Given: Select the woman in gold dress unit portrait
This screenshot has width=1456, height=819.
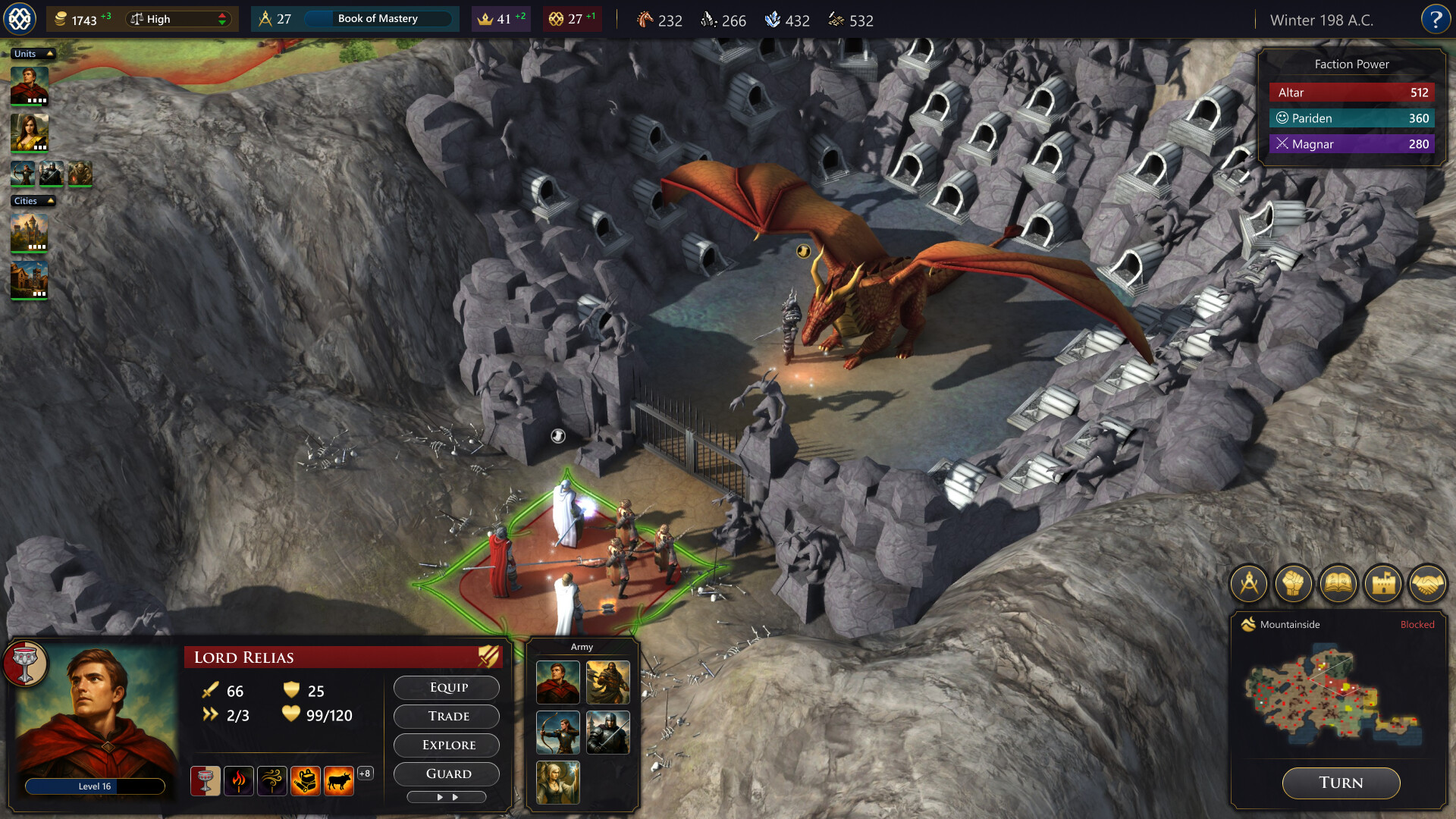Looking at the screenshot, I should tap(30, 133).
